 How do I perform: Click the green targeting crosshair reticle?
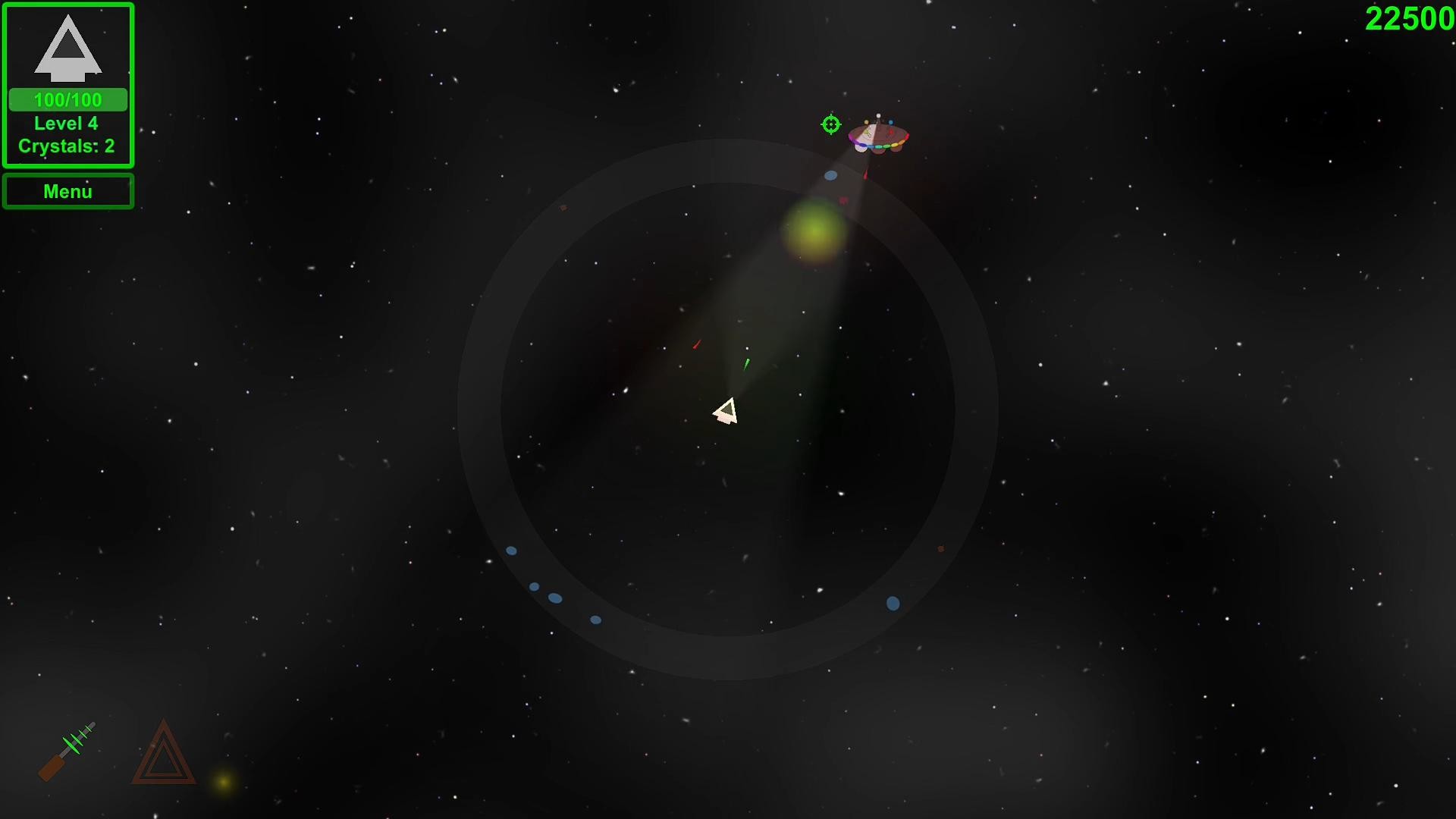[x=830, y=125]
